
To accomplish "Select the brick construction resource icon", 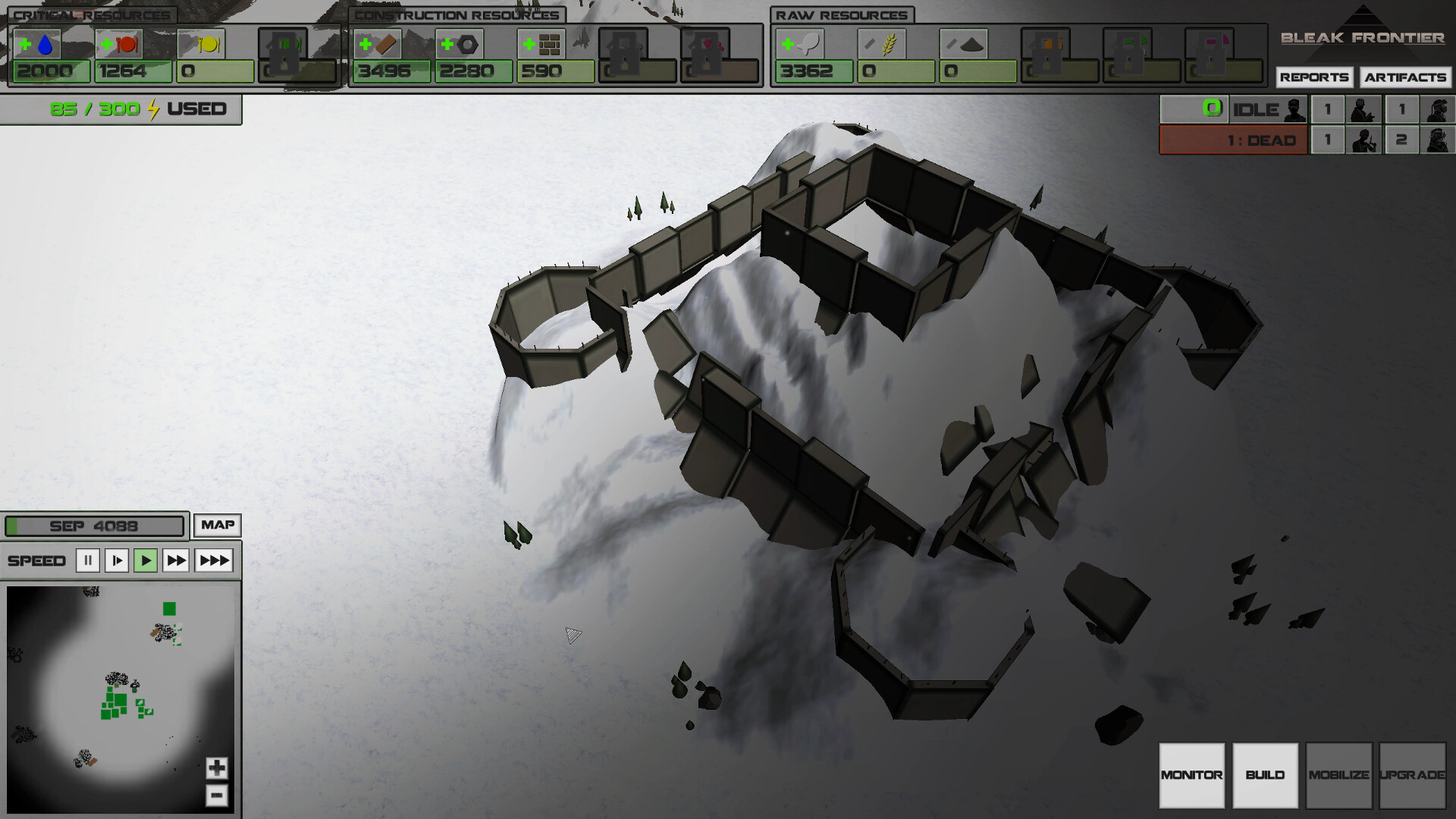I will [x=378, y=44].
